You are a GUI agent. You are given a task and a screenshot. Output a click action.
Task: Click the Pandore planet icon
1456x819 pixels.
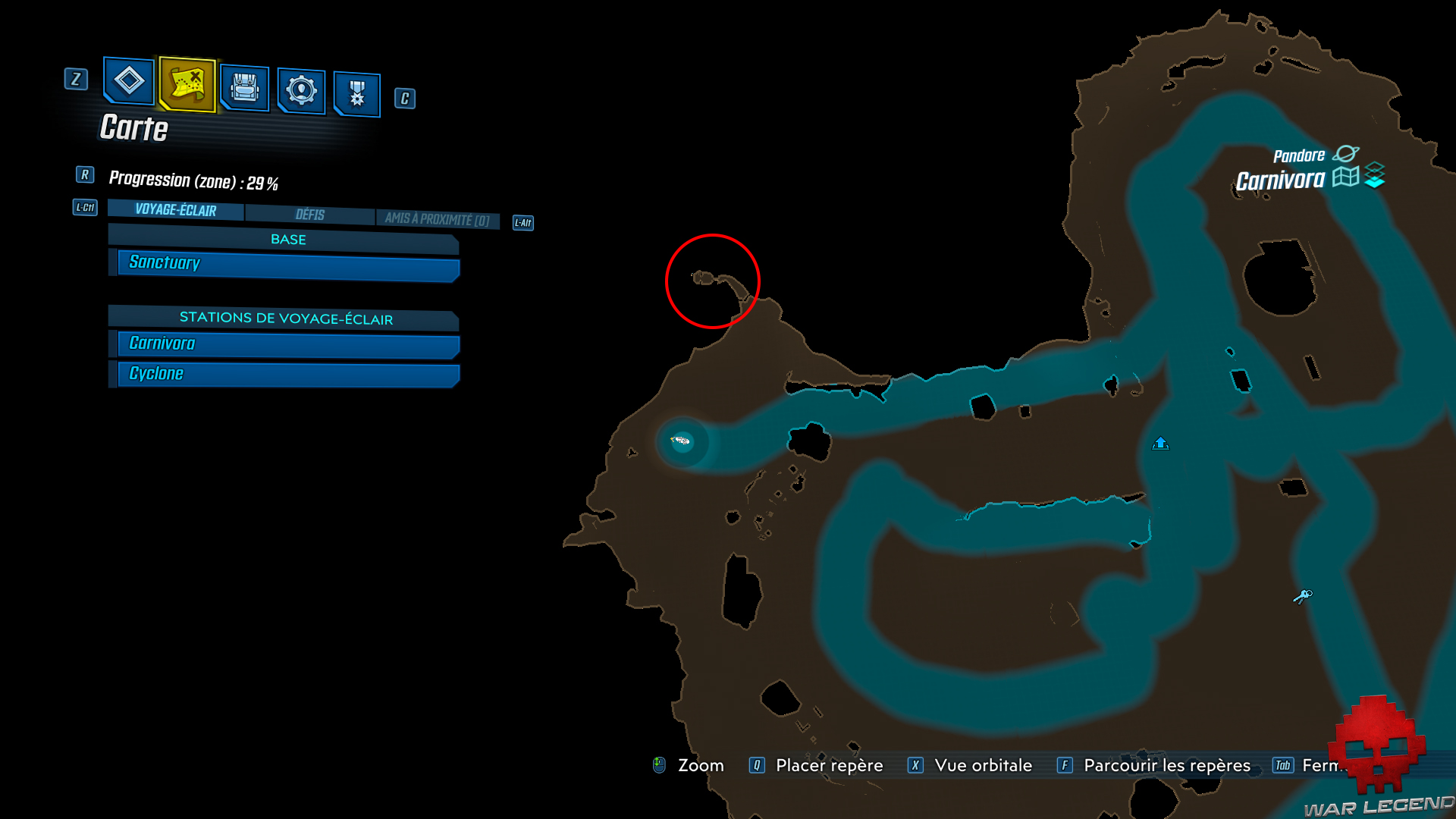coord(1348,154)
